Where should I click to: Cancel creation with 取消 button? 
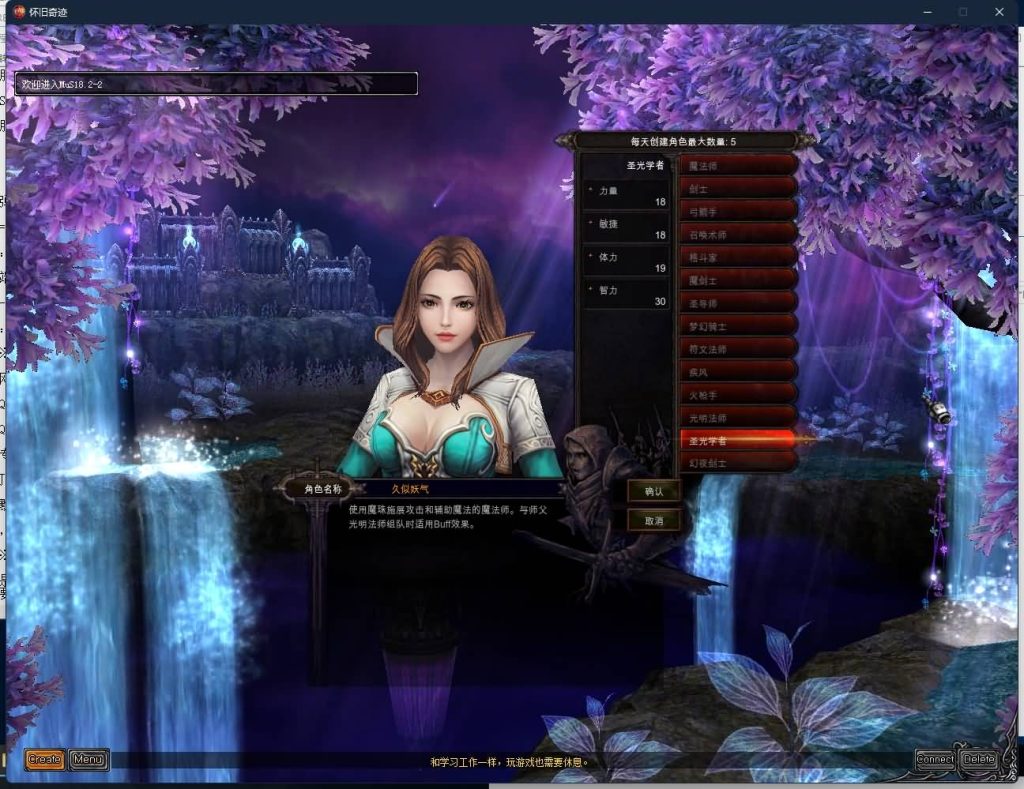pyautogui.click(x=654, y=520)
